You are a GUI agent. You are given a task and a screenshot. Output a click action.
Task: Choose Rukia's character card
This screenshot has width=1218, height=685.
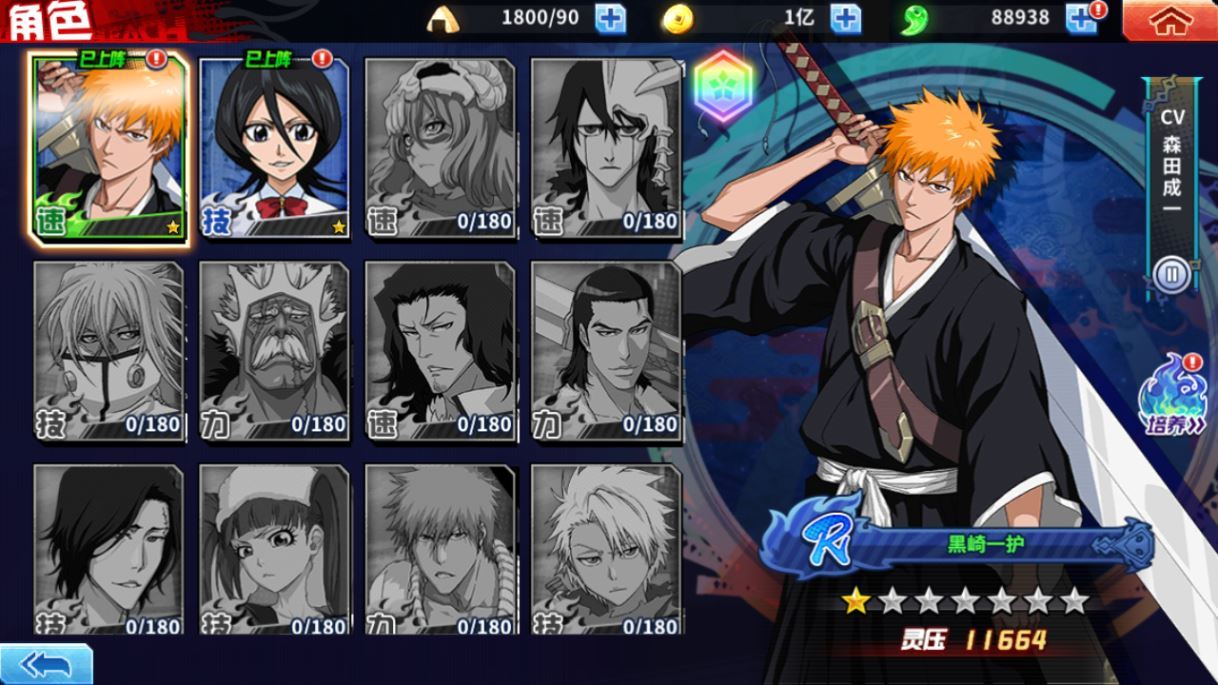click(274, 146)
